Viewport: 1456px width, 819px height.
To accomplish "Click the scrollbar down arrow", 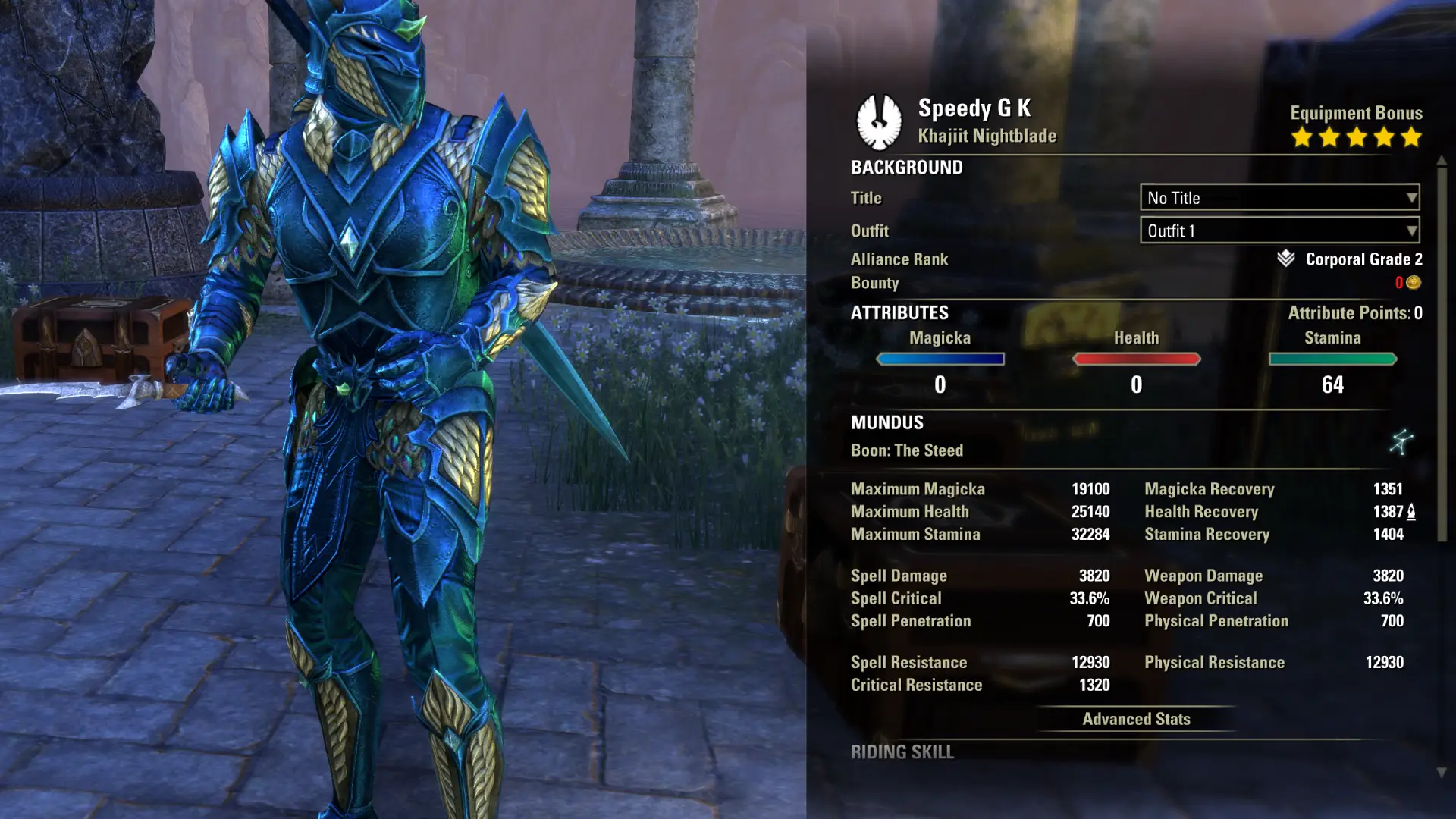I will (x=1442, y=773).
